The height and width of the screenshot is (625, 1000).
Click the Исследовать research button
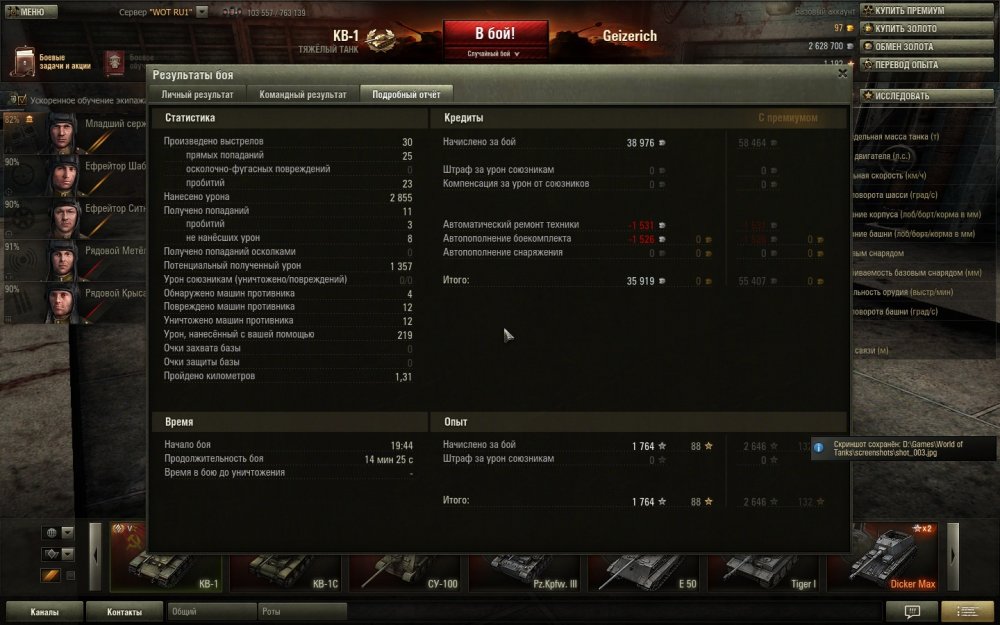(908, 96)
